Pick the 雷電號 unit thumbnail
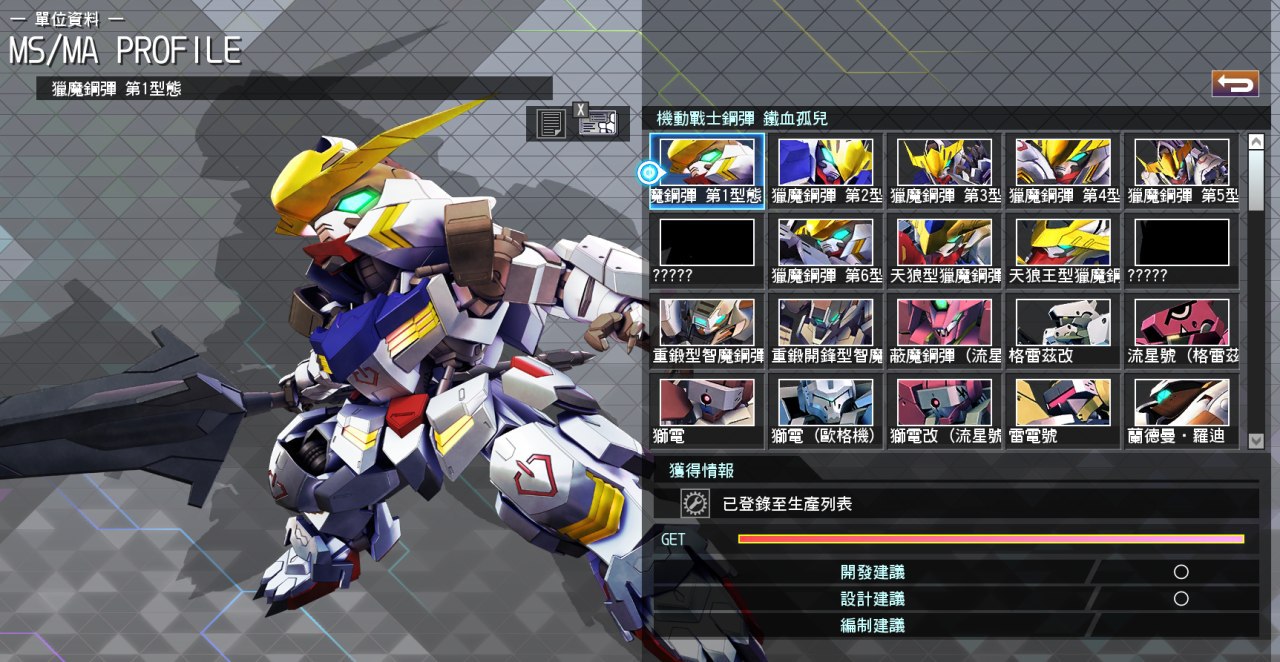This screenshot has width=1280, height=662. pyautogui.click(x=1063, y=411)
